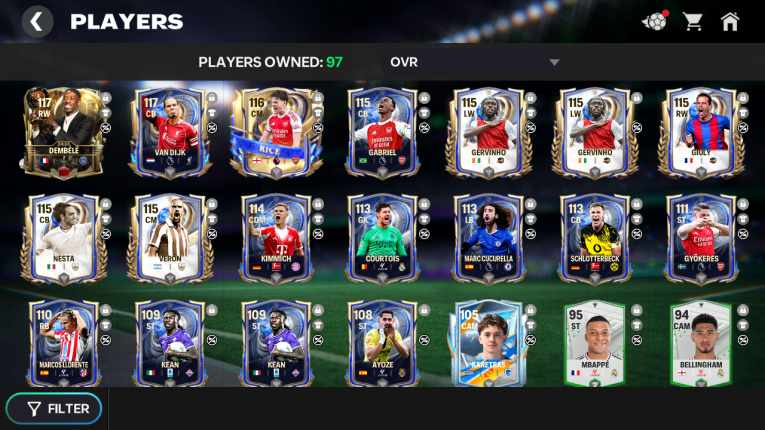Open the OVR sort dropdown
The image size is (765, 430).
(475, 62)
